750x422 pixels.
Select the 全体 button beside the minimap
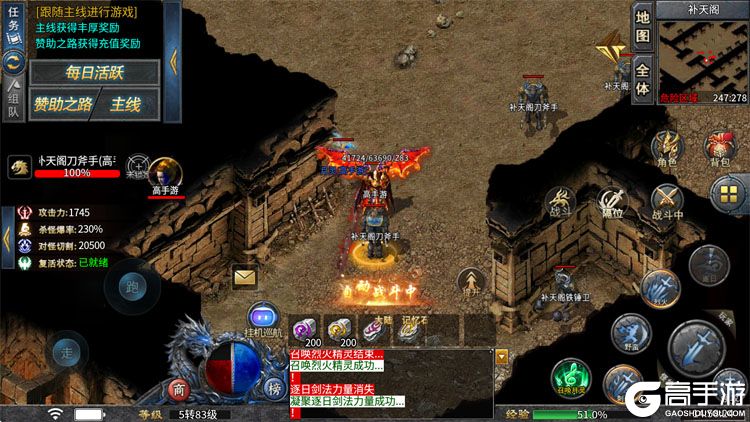click(x=643, y=78)
